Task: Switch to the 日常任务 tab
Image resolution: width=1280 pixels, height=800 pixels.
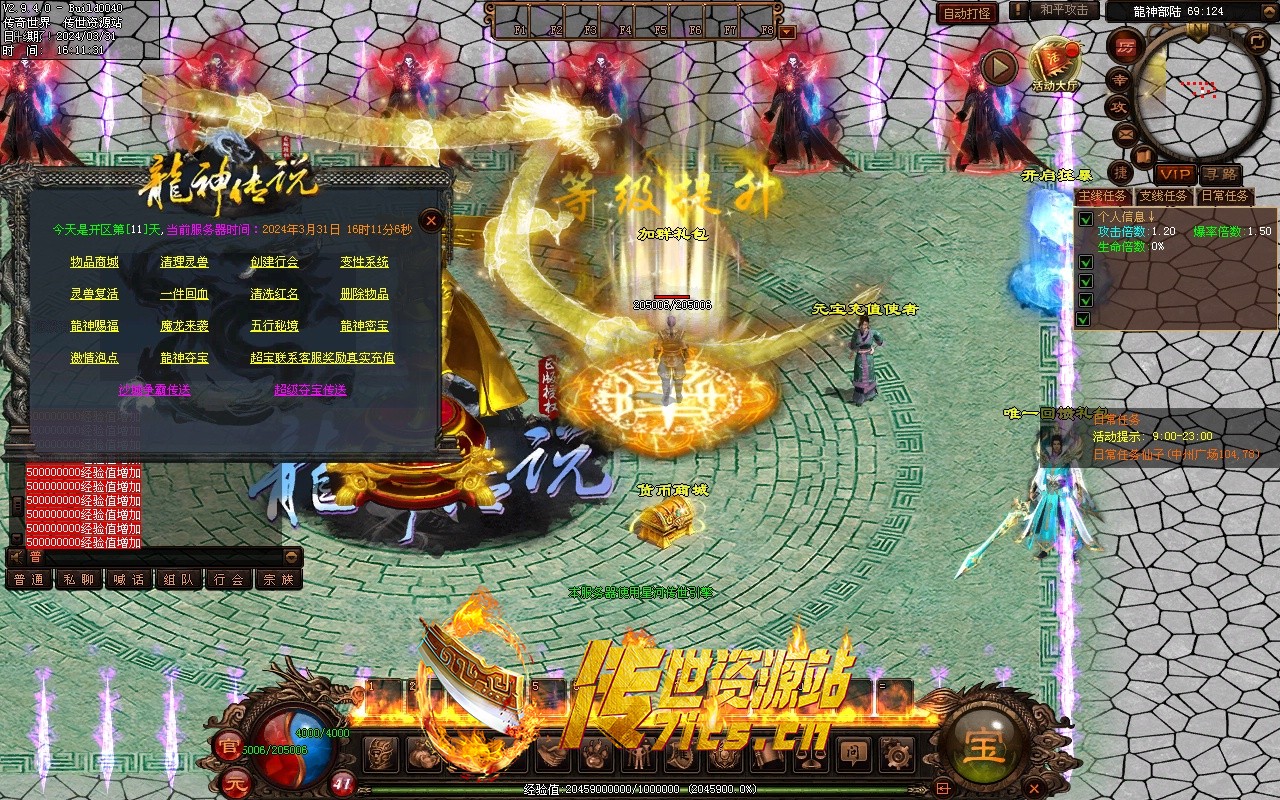Action: [x=1225, y=196]
